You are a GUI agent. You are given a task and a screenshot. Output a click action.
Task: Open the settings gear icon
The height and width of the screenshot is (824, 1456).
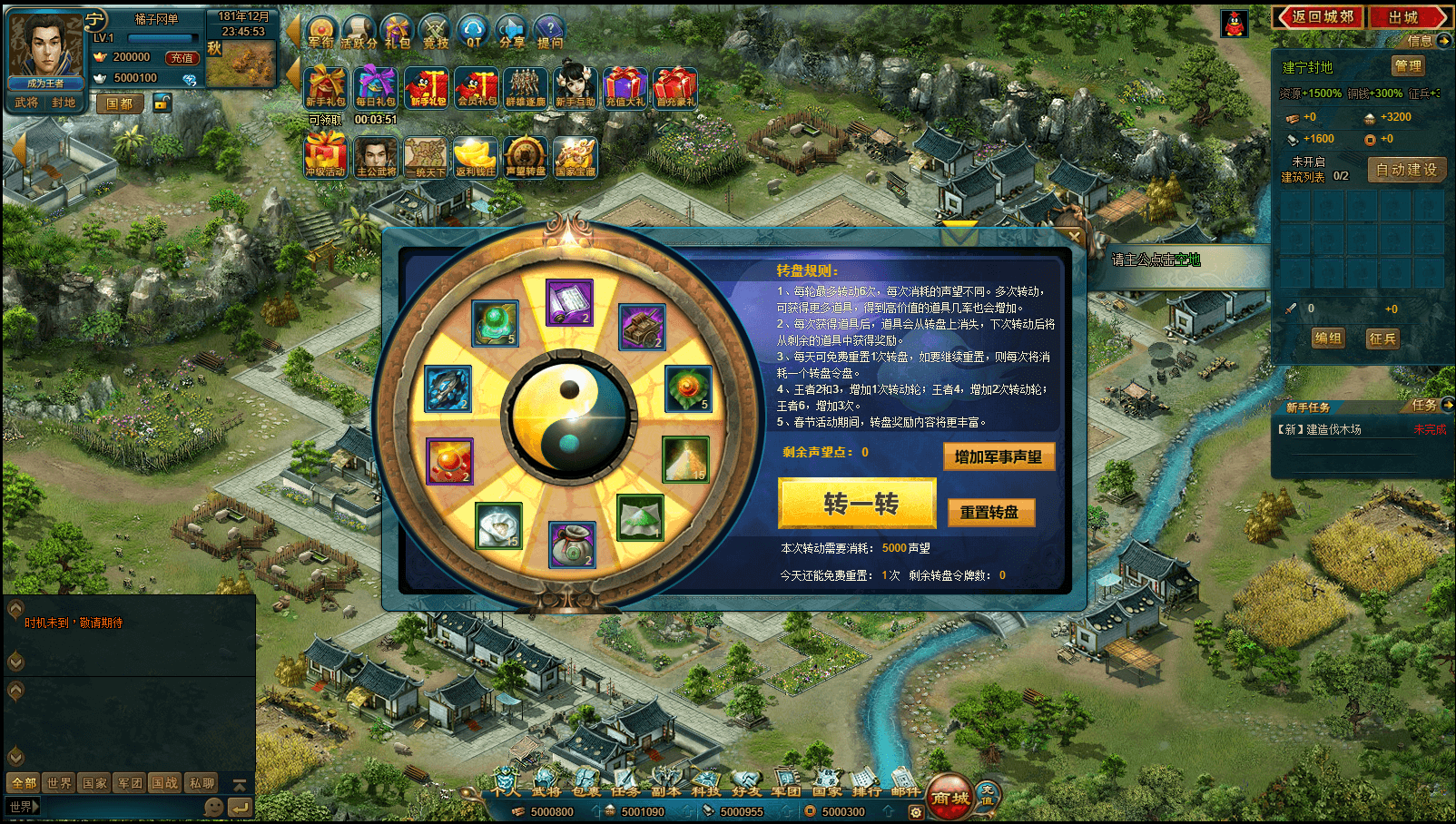[916, 812]
